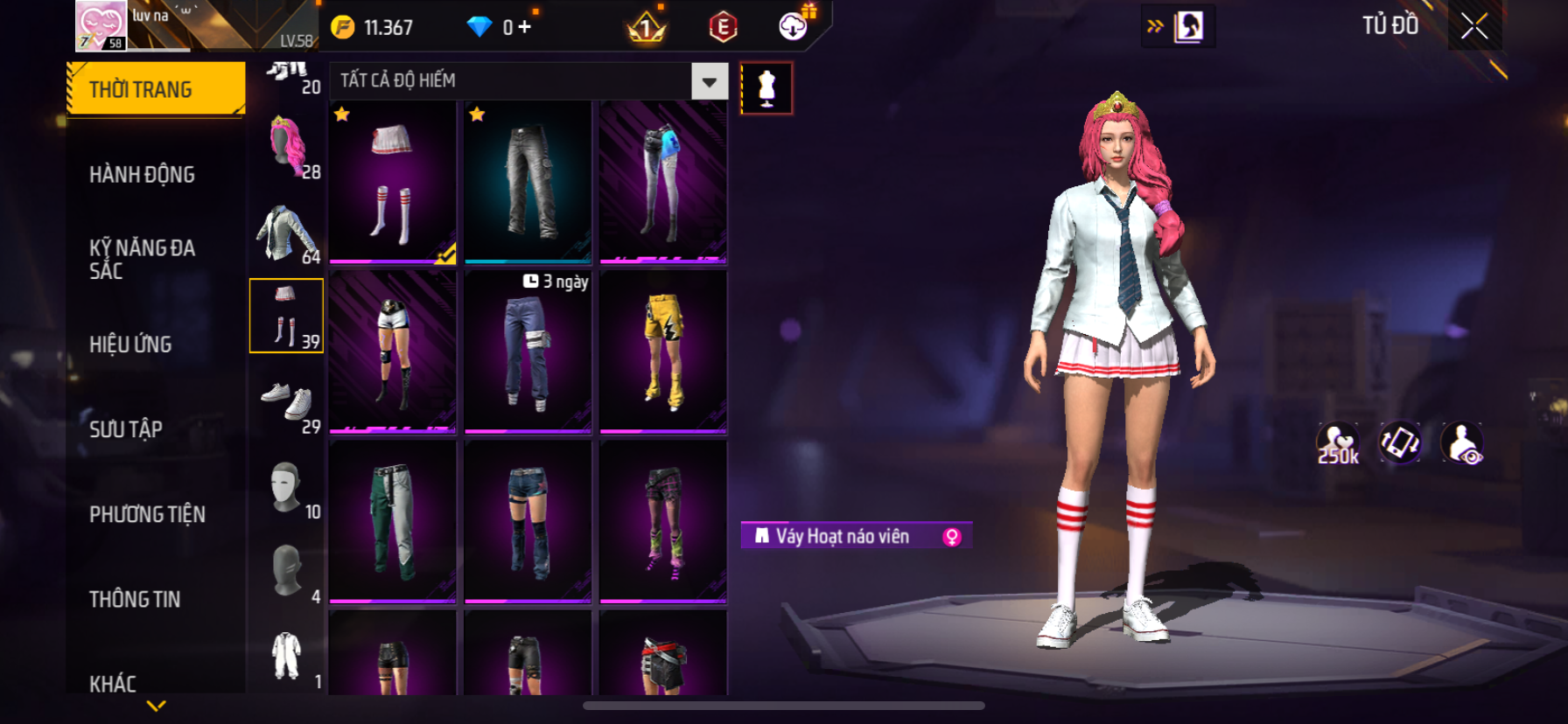The width and height of the screenshot is (1568, 724).
Task: Open the Sưu Tập tab
Action: (126, 429)
